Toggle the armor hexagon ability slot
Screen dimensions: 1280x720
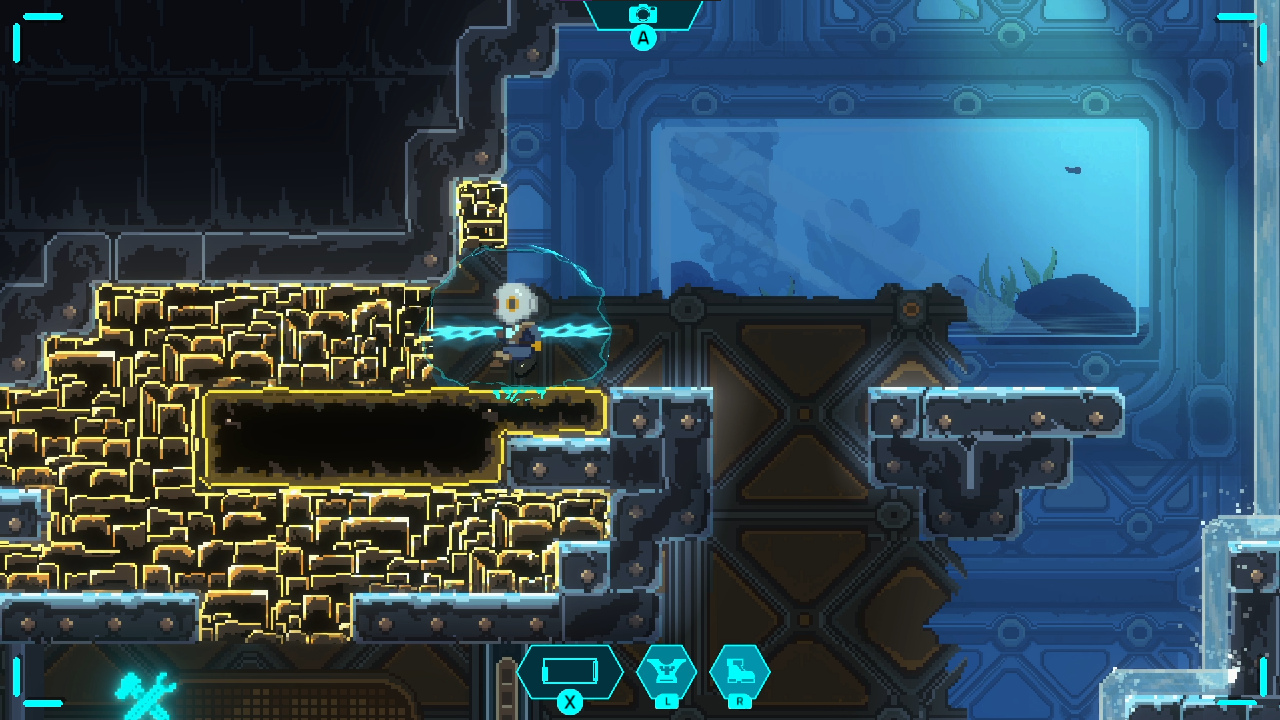point(668,673)
